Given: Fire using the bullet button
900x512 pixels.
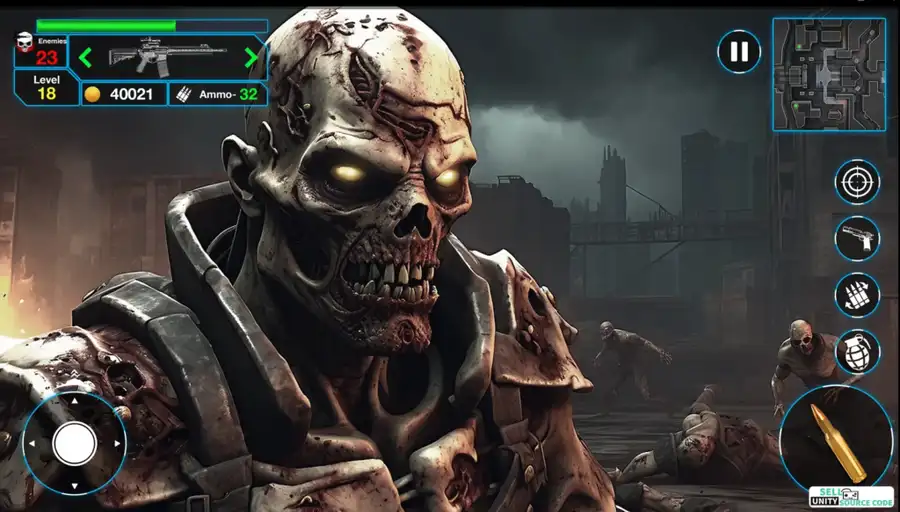Looking at the screenshot, I should click(x=836, y=439).
